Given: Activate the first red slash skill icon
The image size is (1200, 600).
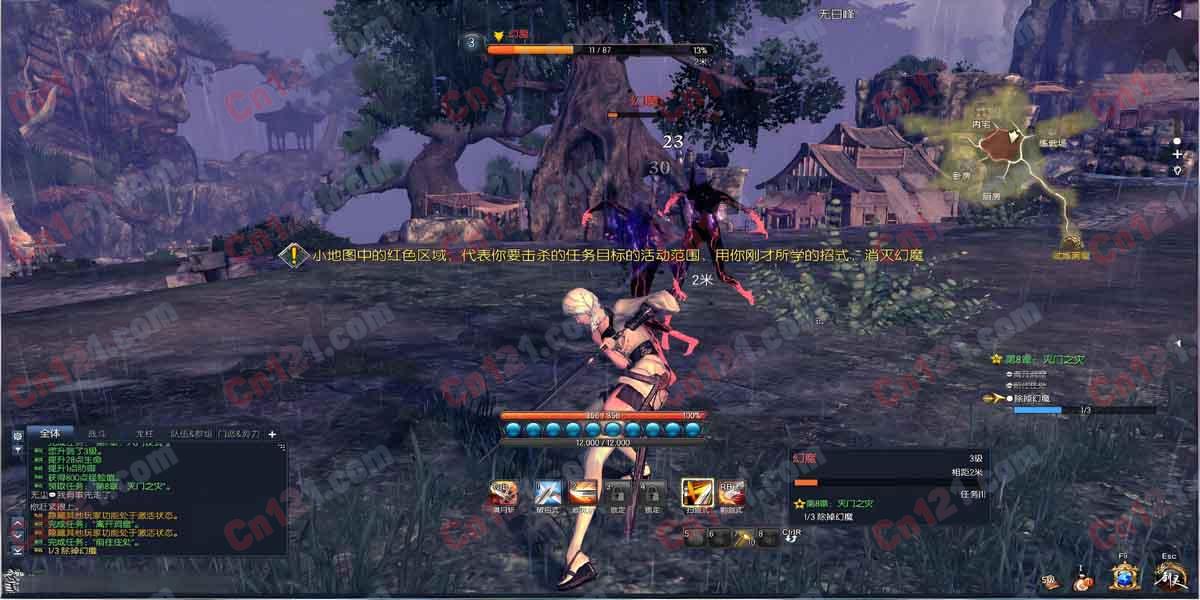Looking at the screenshot, I should coord(502,493).
